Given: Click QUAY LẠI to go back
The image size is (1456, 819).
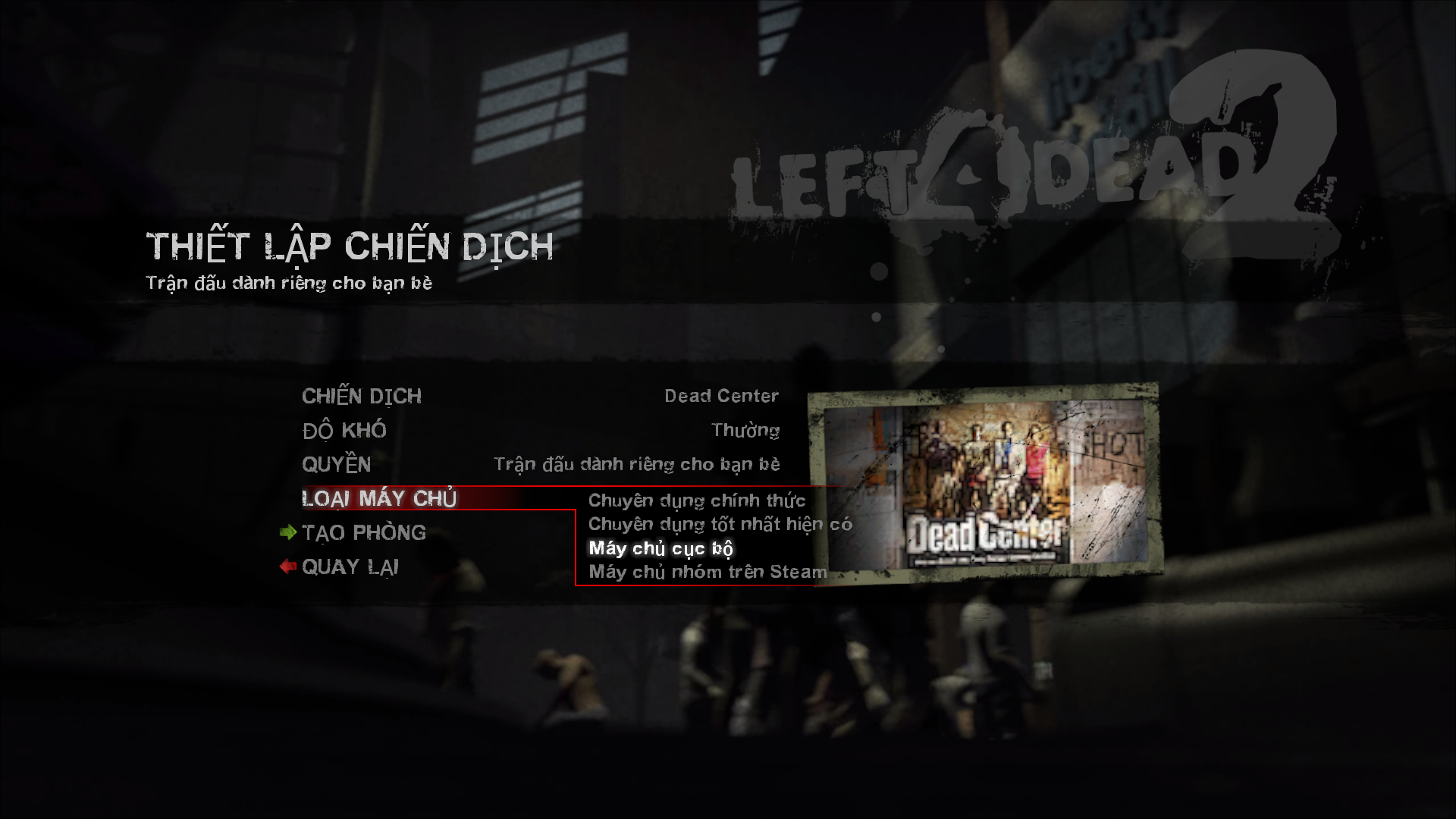Looking at the screenshot, I should (350, 566).
